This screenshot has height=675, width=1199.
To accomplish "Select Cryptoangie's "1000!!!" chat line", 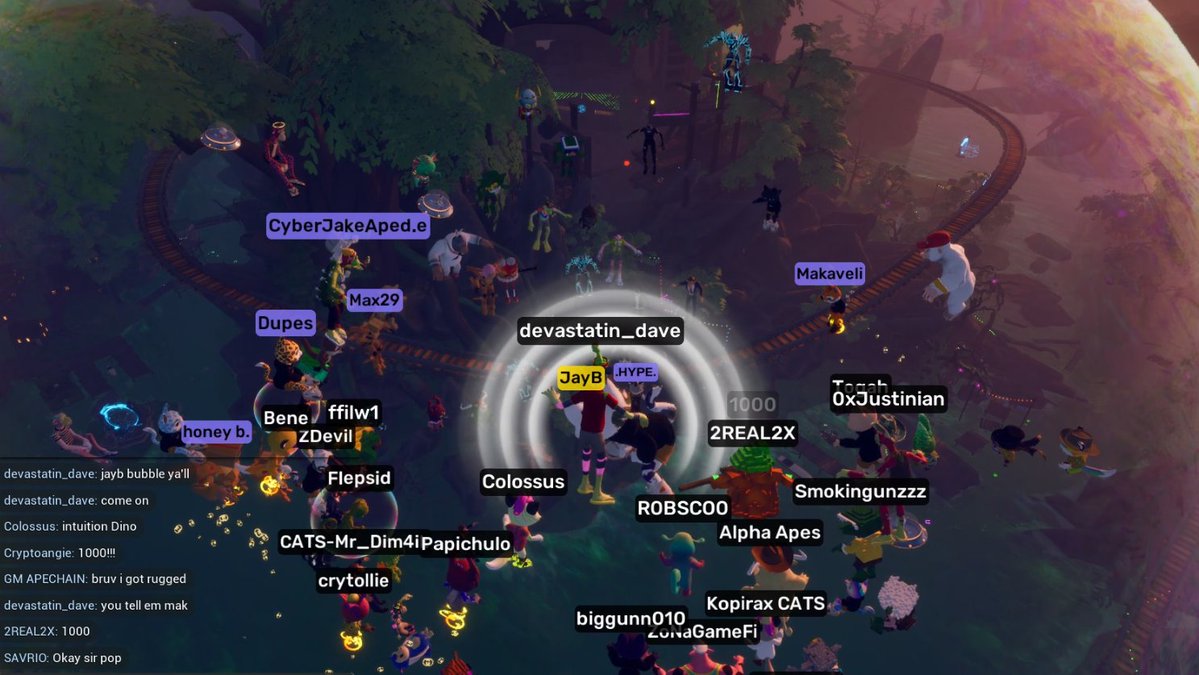I will [60, 552].
